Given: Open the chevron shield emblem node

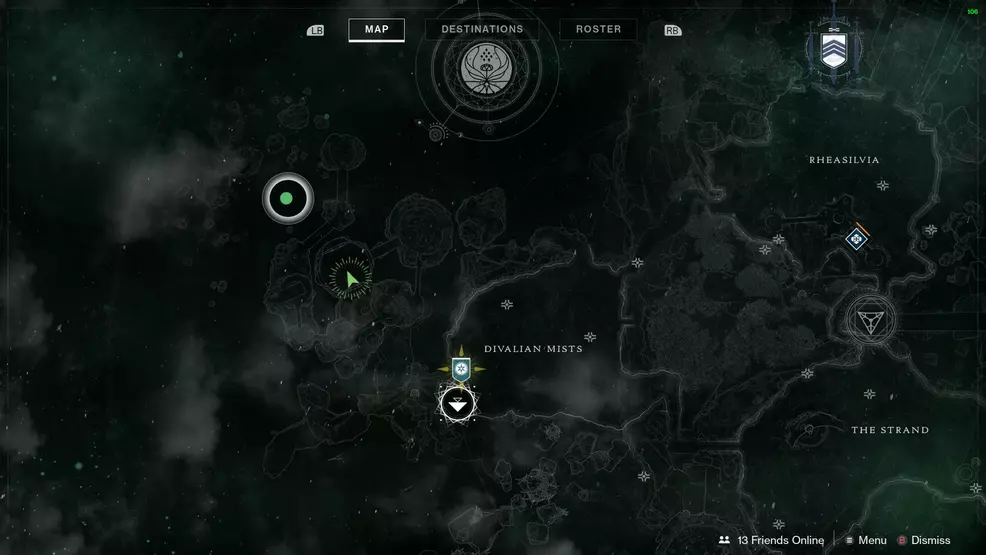Looking at the screenshot, I should 833,49.
